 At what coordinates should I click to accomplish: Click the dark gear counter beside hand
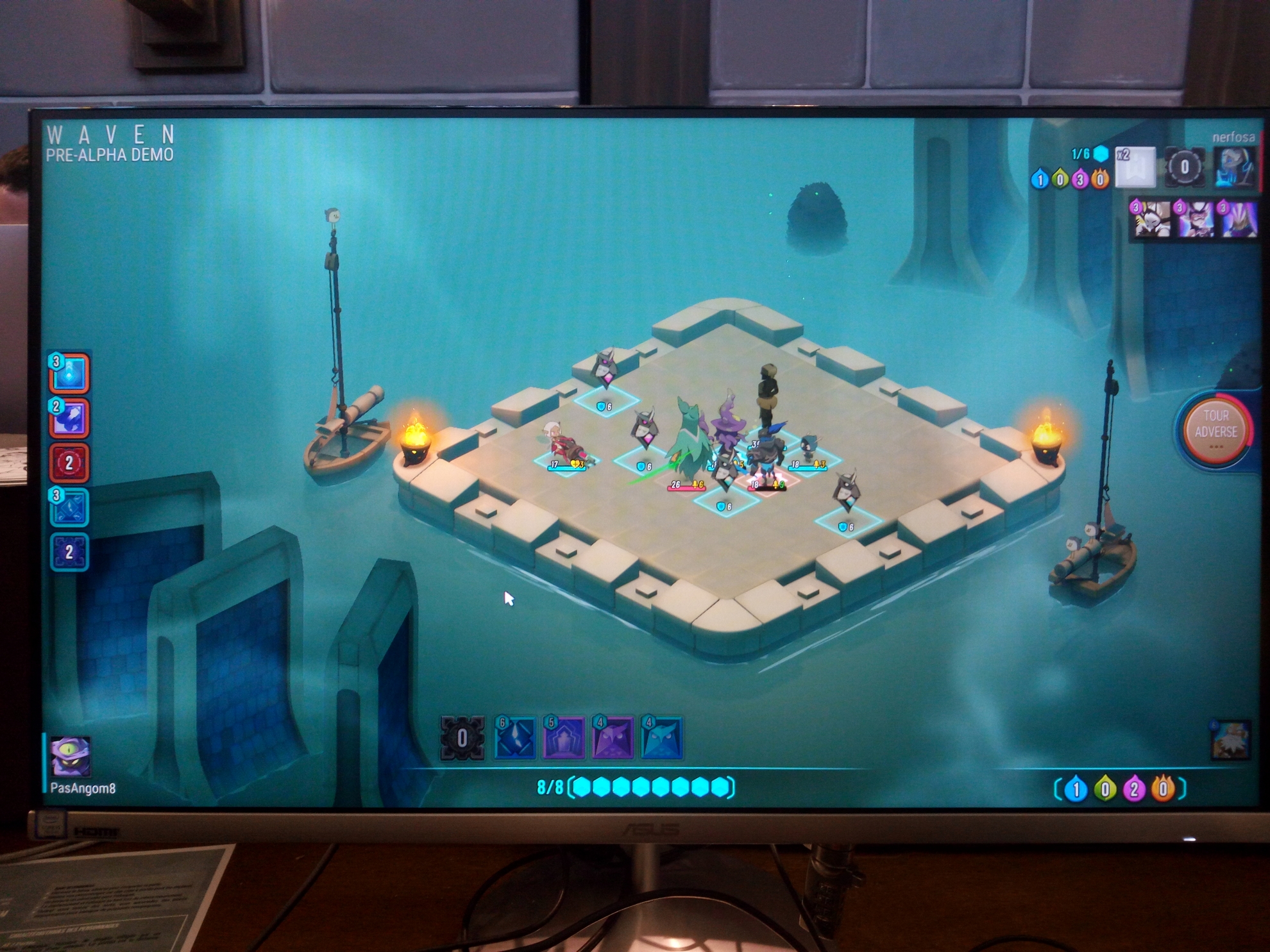(462, 739)
